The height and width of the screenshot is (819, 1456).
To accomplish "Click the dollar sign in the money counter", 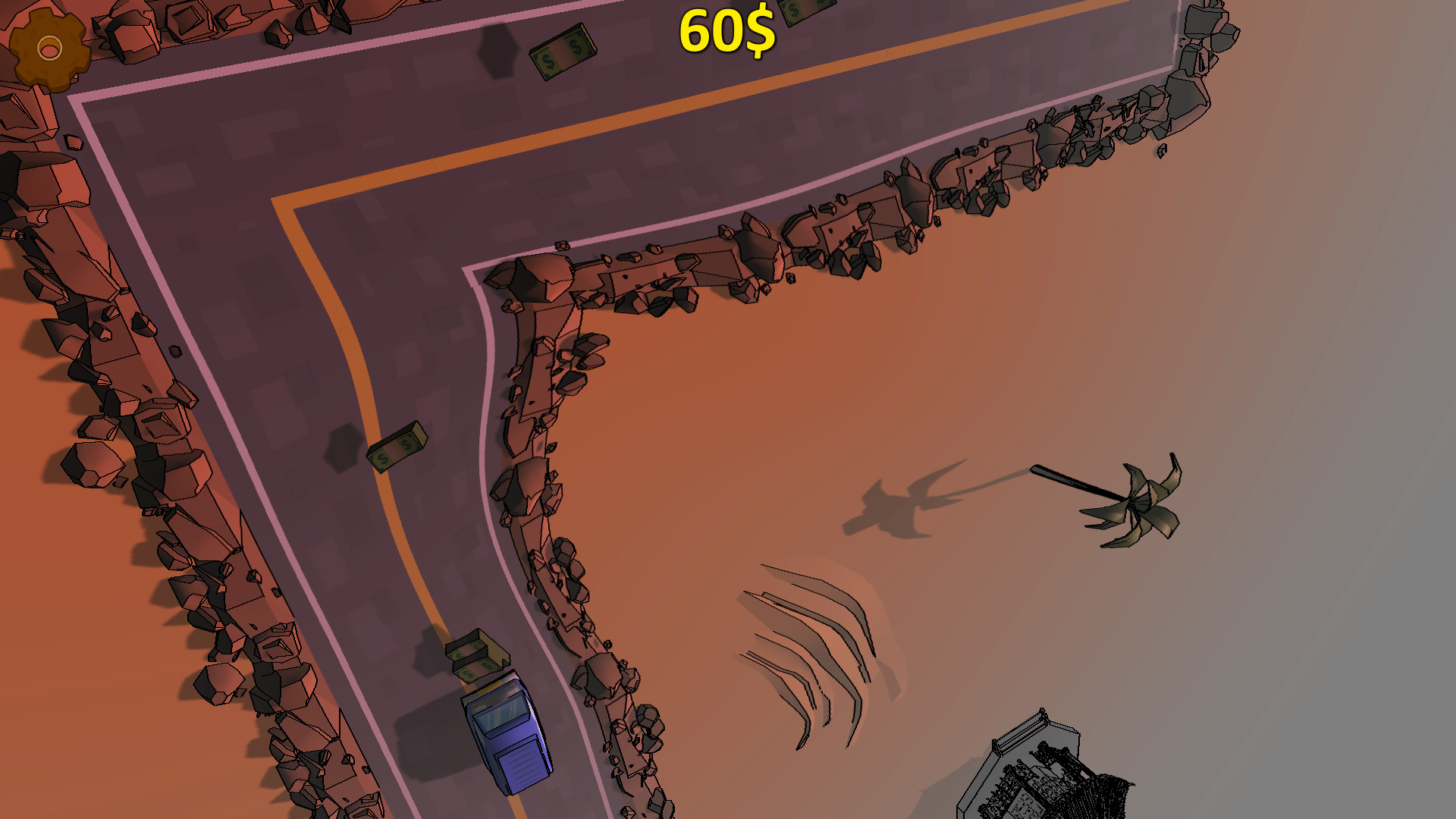I will 758,32.
